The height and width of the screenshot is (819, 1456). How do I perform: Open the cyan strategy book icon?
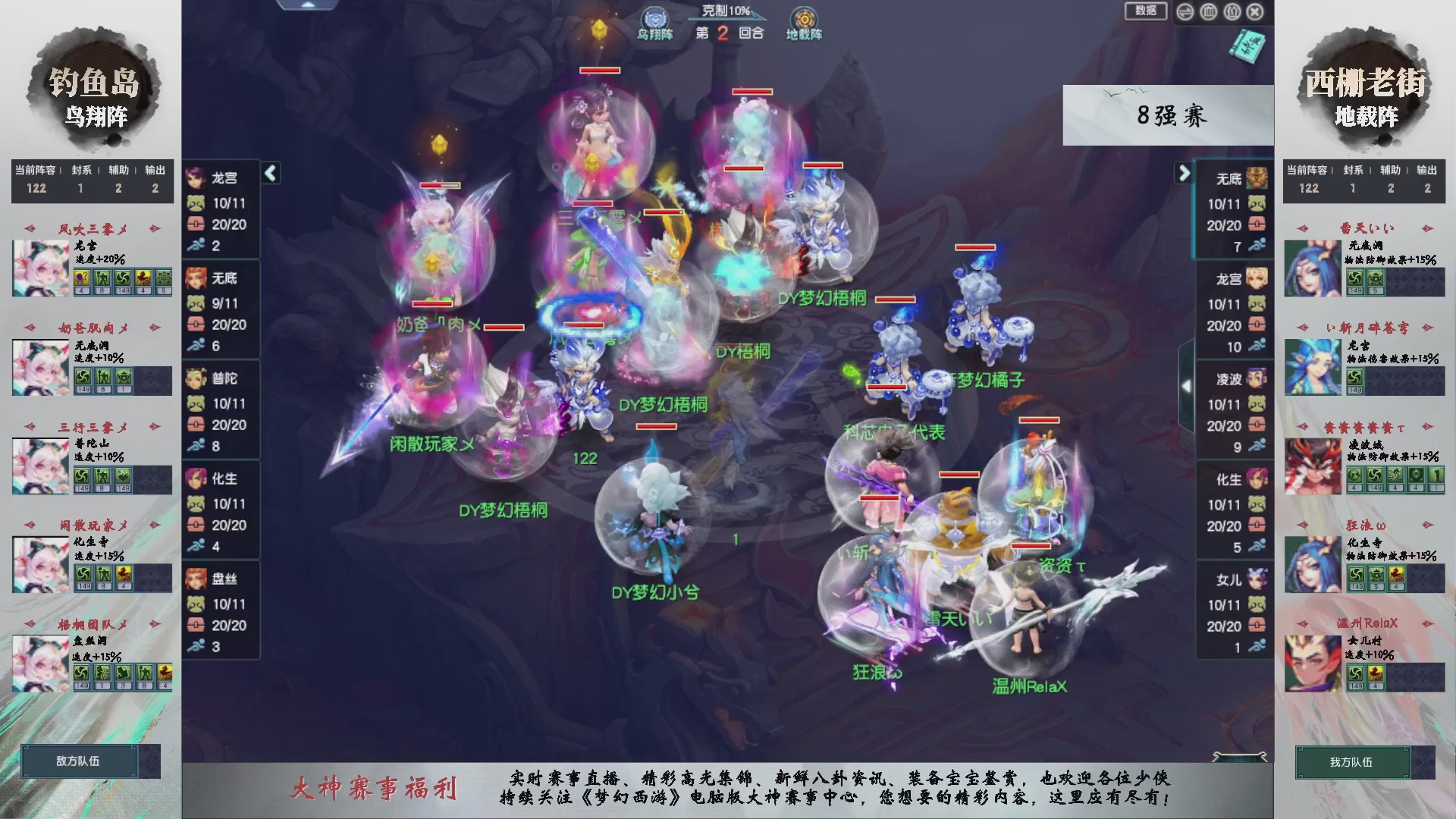coord(1248,45)
